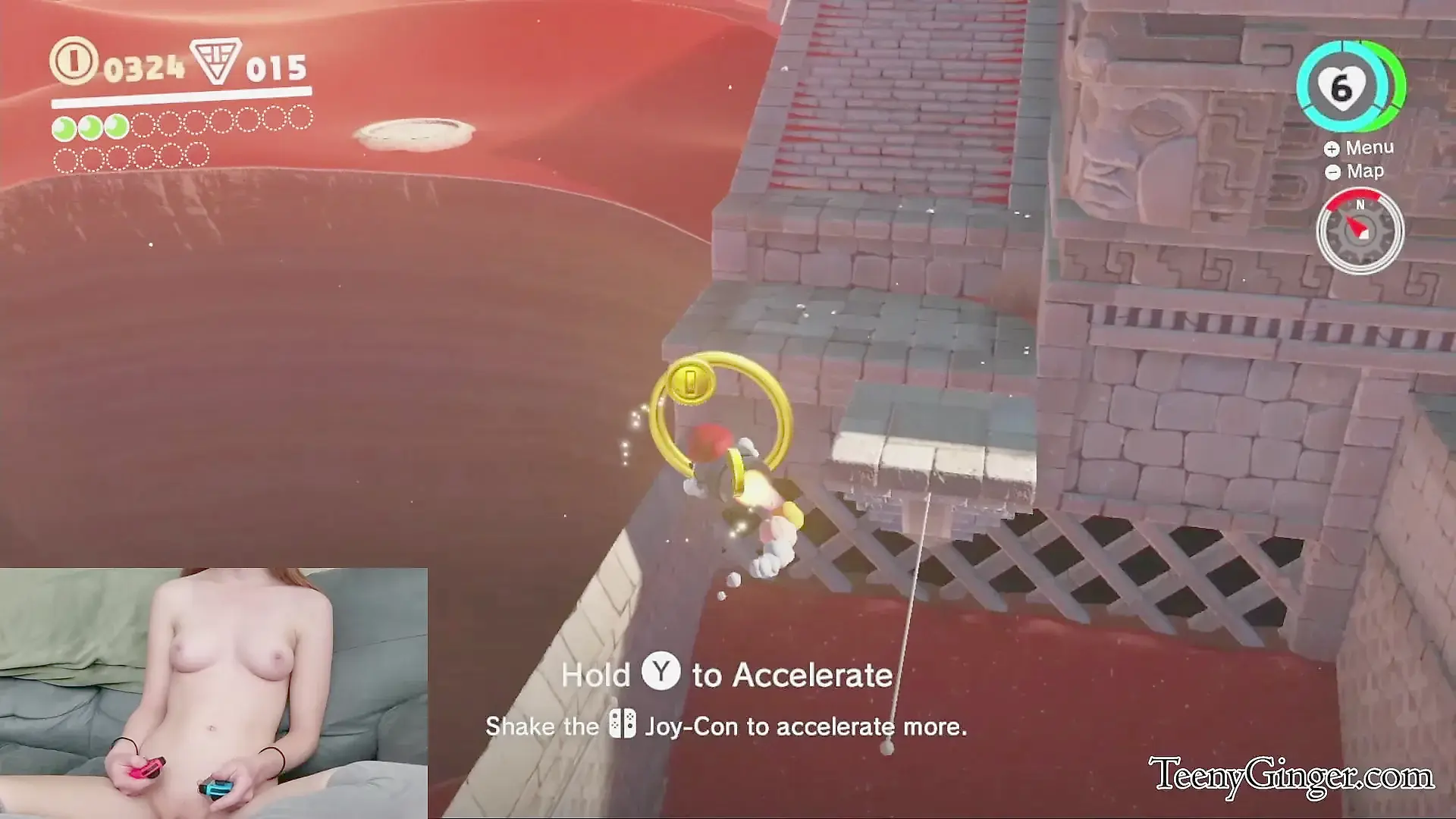Open the Map from the HUD label

point(1356,171)
